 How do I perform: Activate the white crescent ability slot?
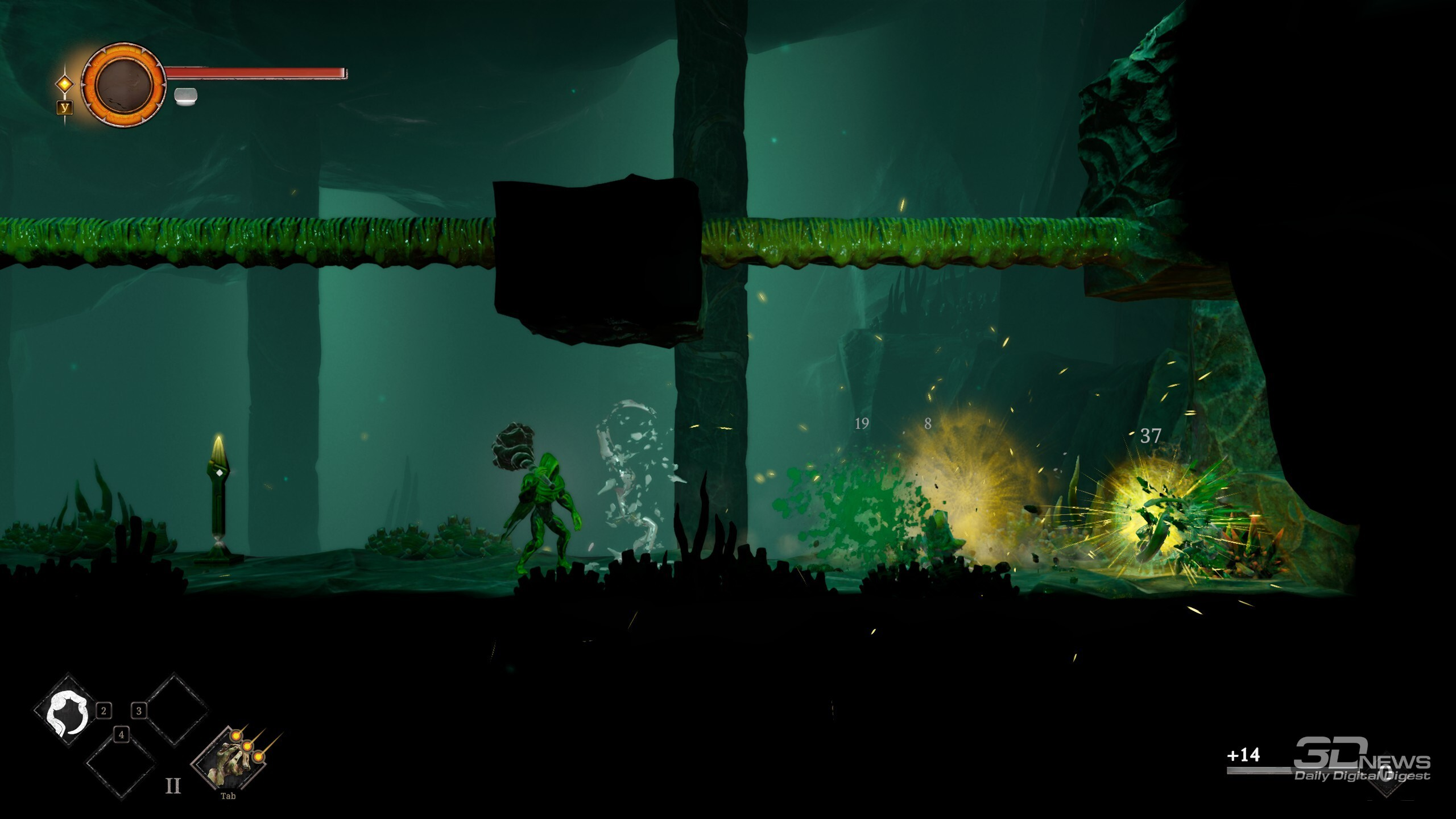(68, 711)
